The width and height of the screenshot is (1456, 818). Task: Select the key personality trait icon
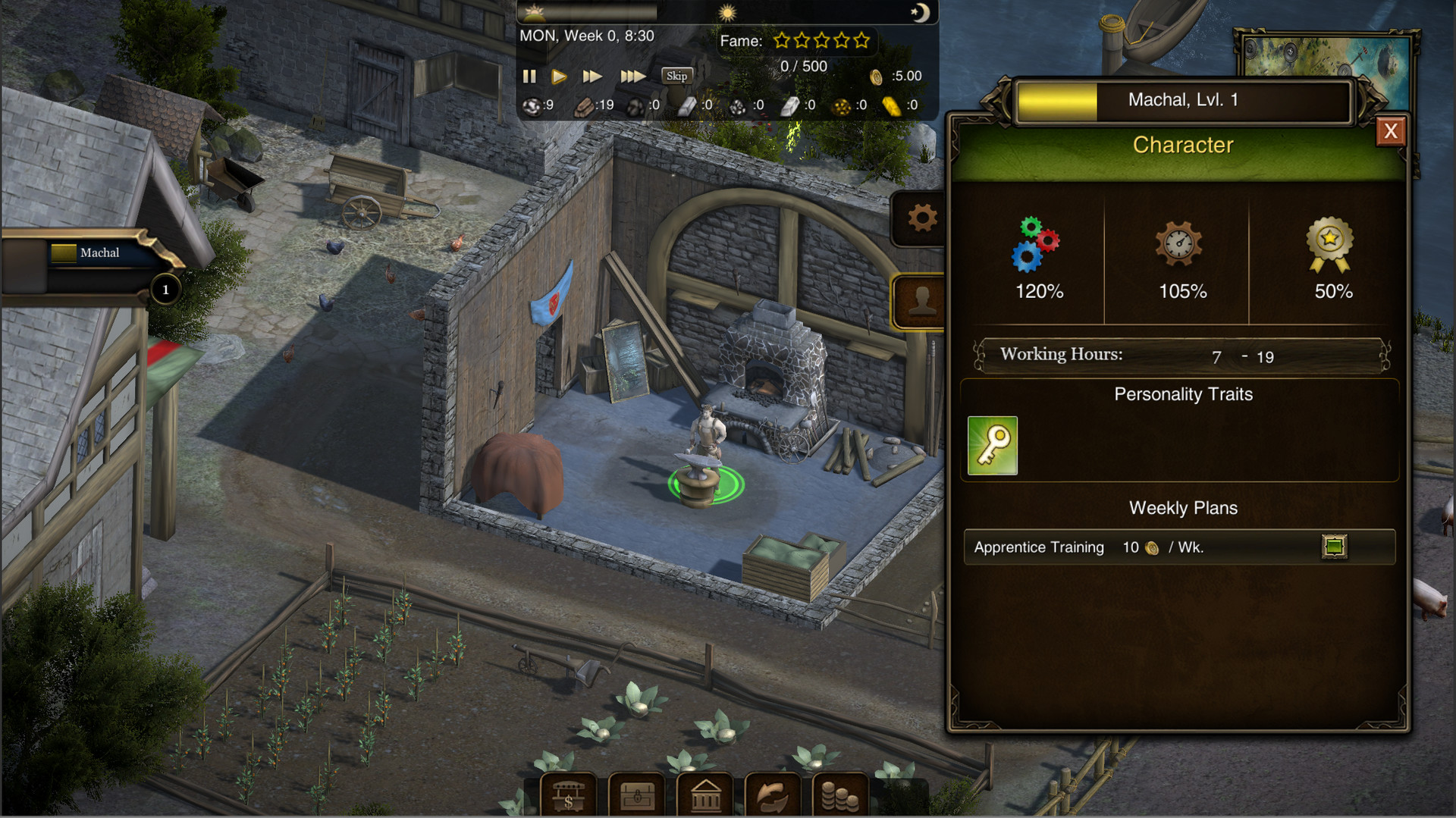pyautogui.click(x=991, y=445)
